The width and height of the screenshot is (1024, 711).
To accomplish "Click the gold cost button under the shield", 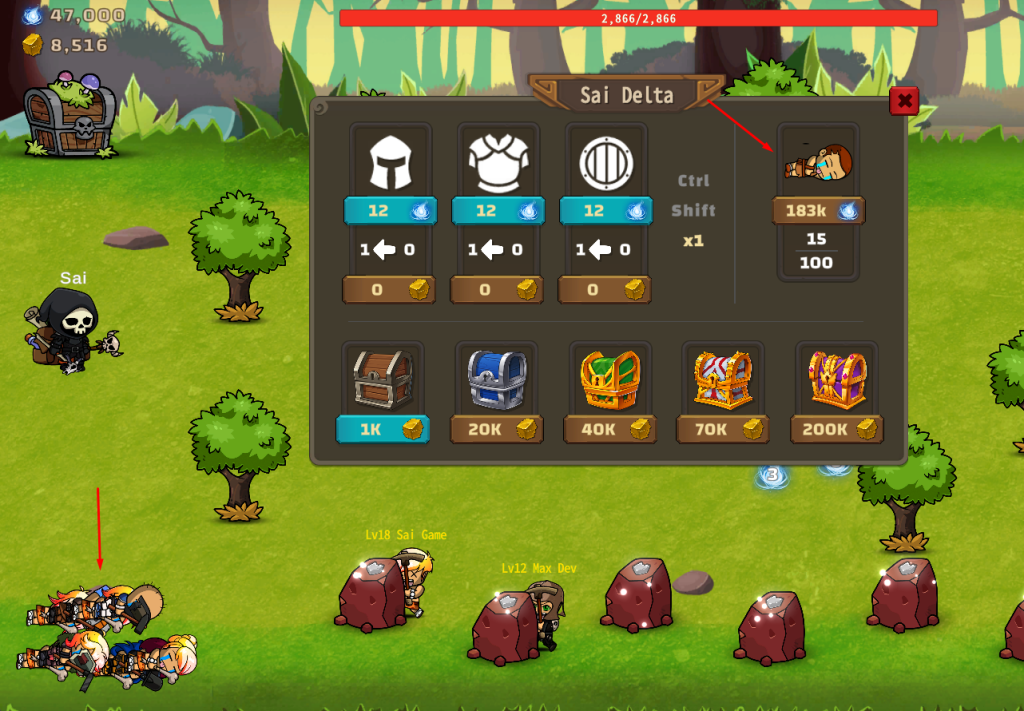I will 606,290.
